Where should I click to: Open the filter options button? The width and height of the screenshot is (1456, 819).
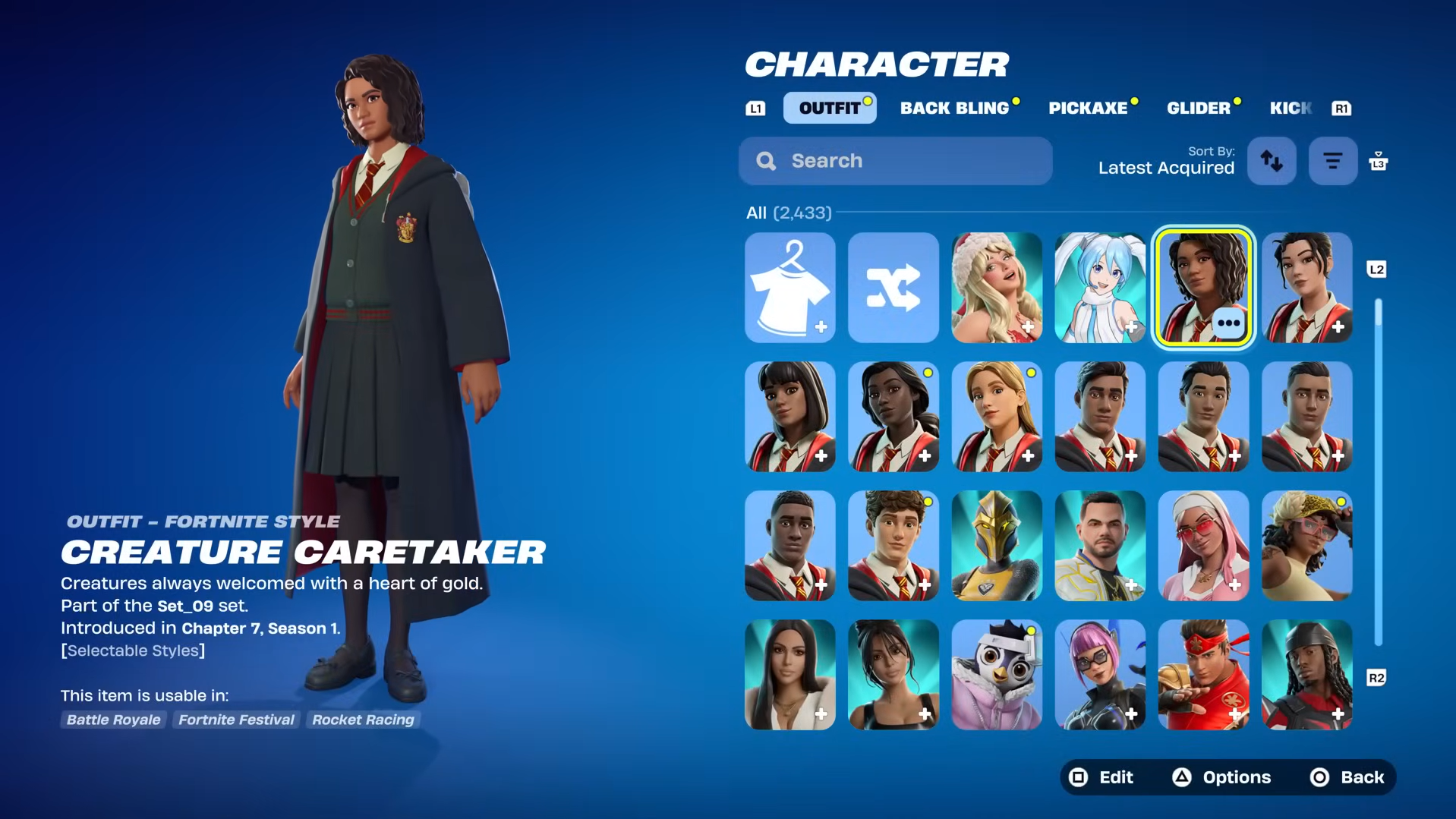pos(1332,161)
